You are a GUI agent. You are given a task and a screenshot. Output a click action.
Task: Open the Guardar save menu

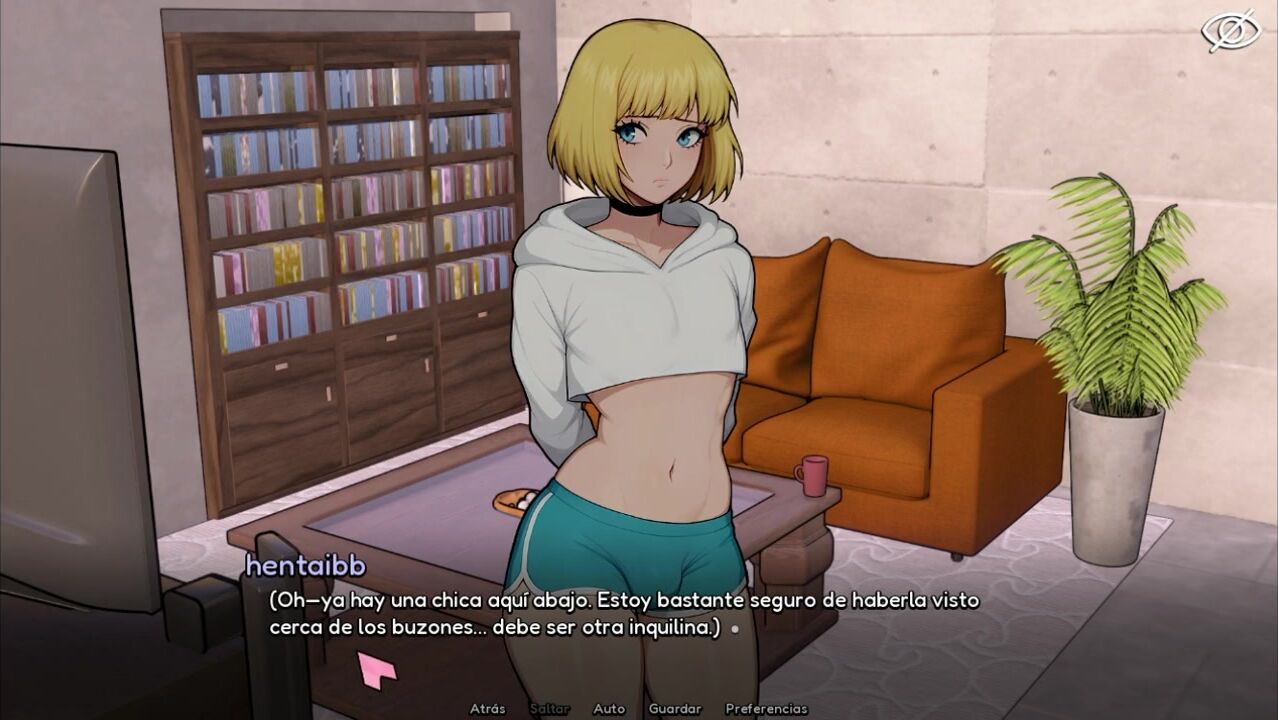(x=675, y=709)
